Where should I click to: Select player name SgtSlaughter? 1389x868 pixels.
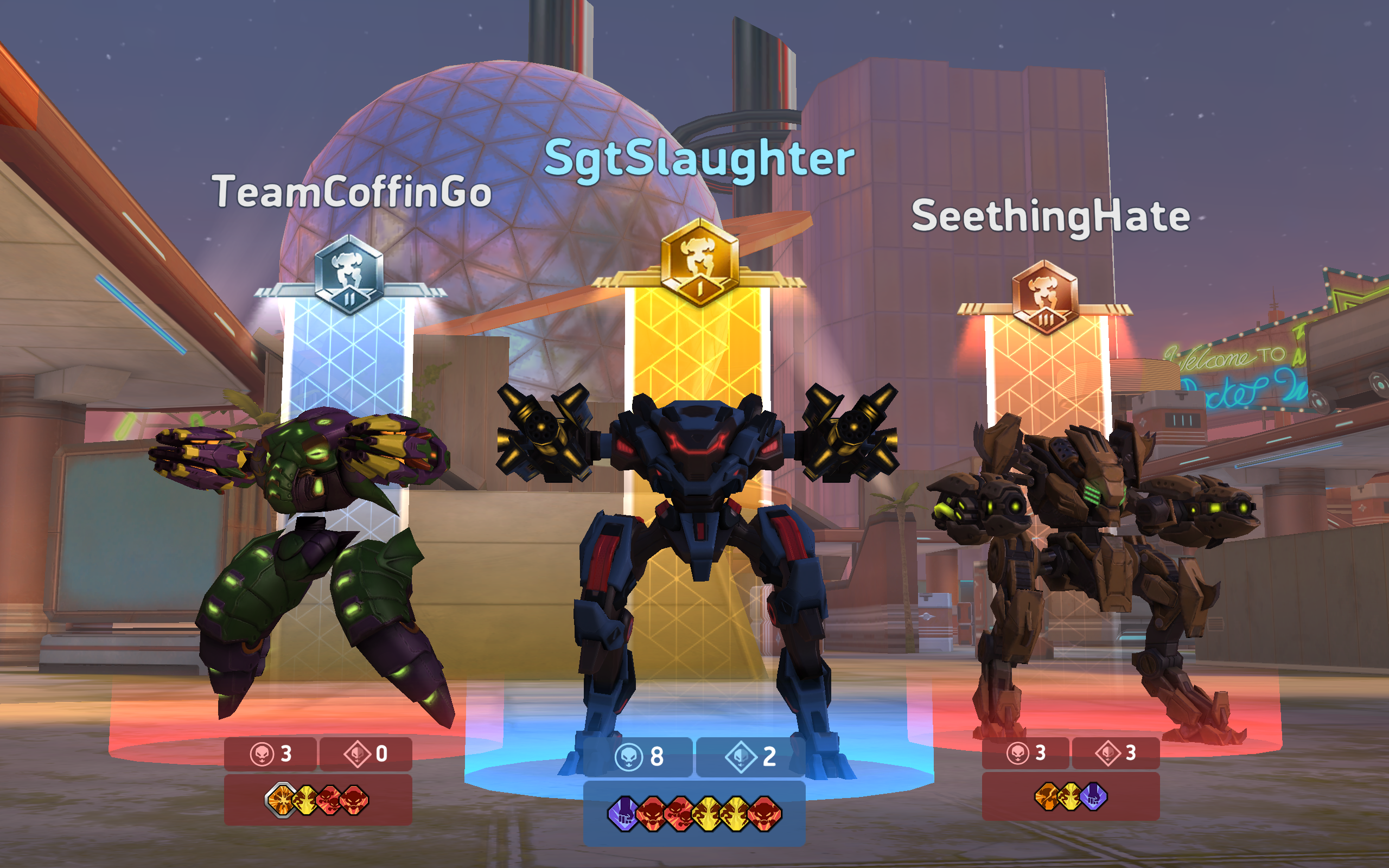tap(698, 159)
